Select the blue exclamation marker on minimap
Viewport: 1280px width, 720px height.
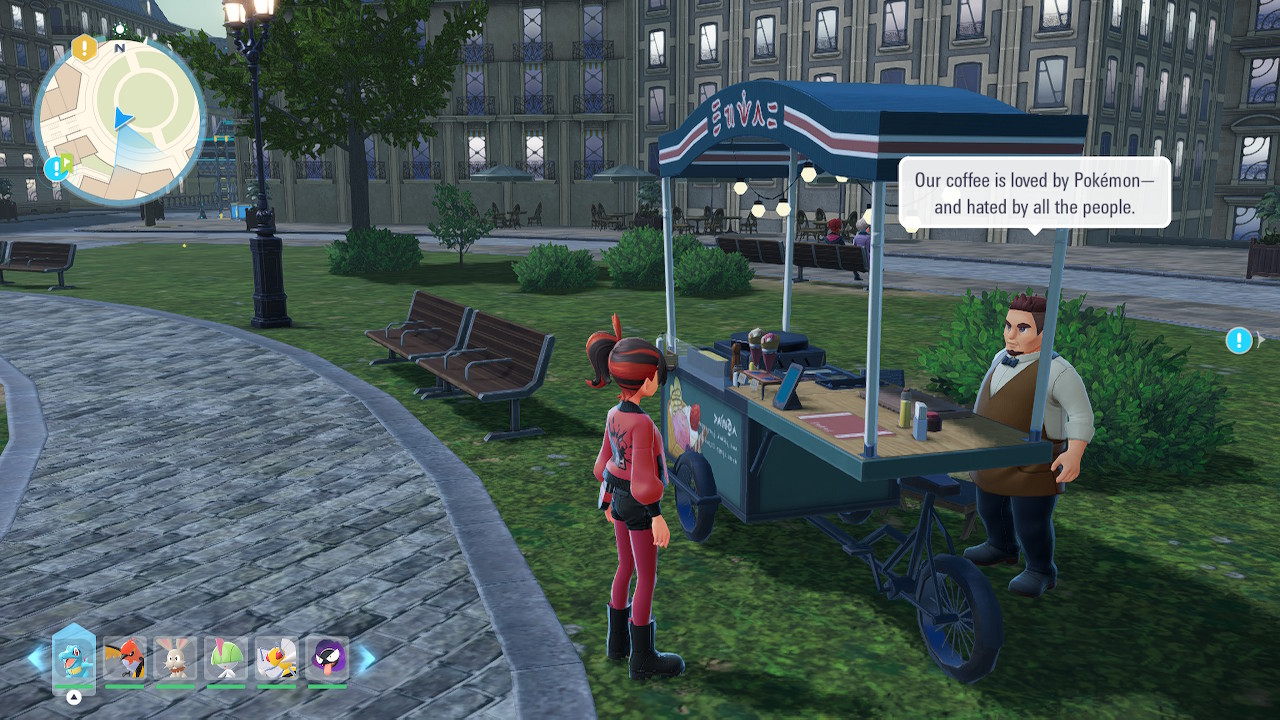pos(54,168)
